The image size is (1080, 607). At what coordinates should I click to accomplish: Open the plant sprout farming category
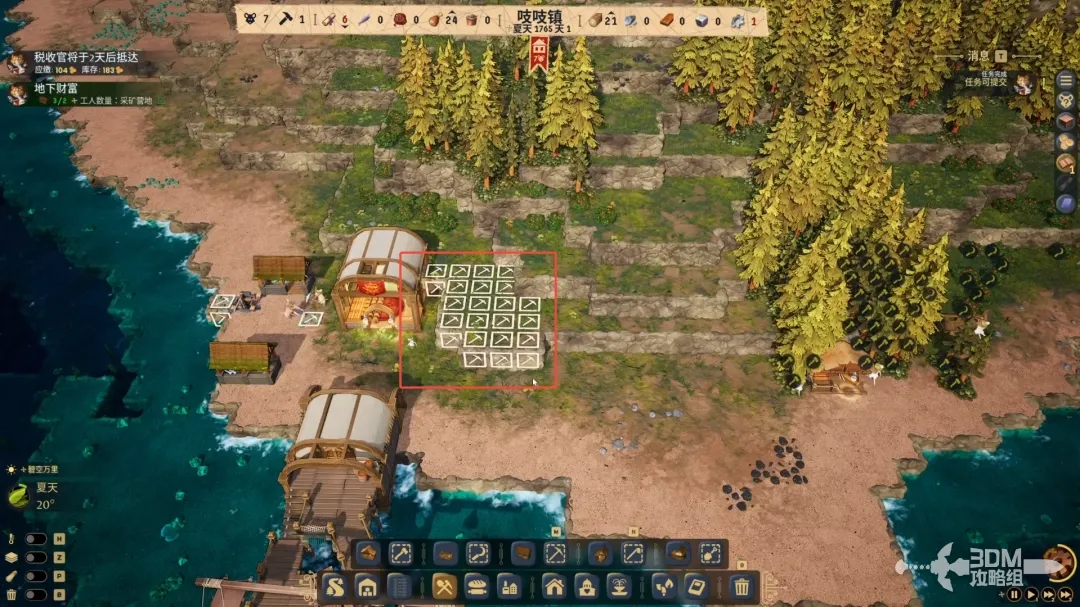click(x=664, y=587)
